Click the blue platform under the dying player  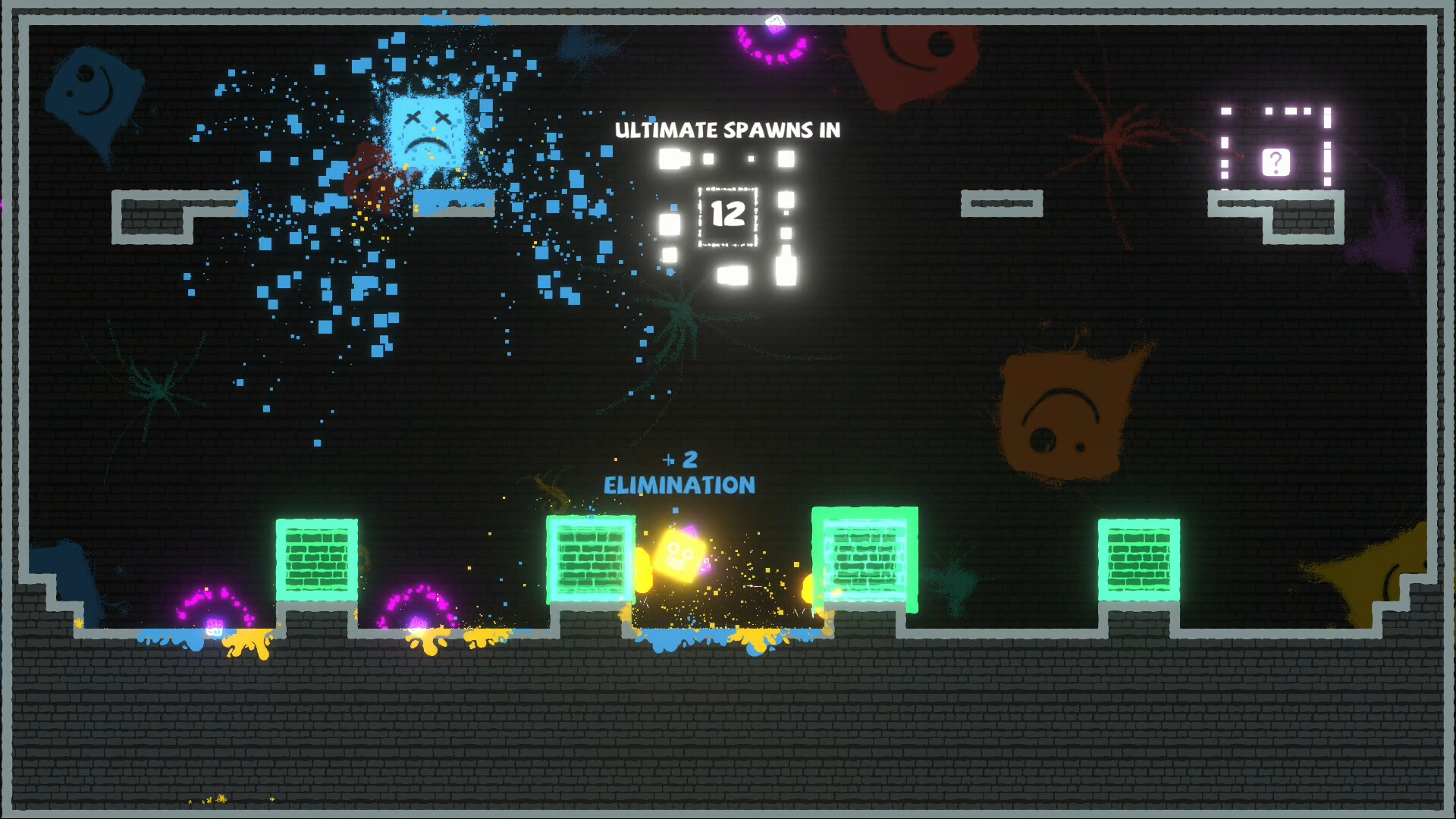click(453, 202)
